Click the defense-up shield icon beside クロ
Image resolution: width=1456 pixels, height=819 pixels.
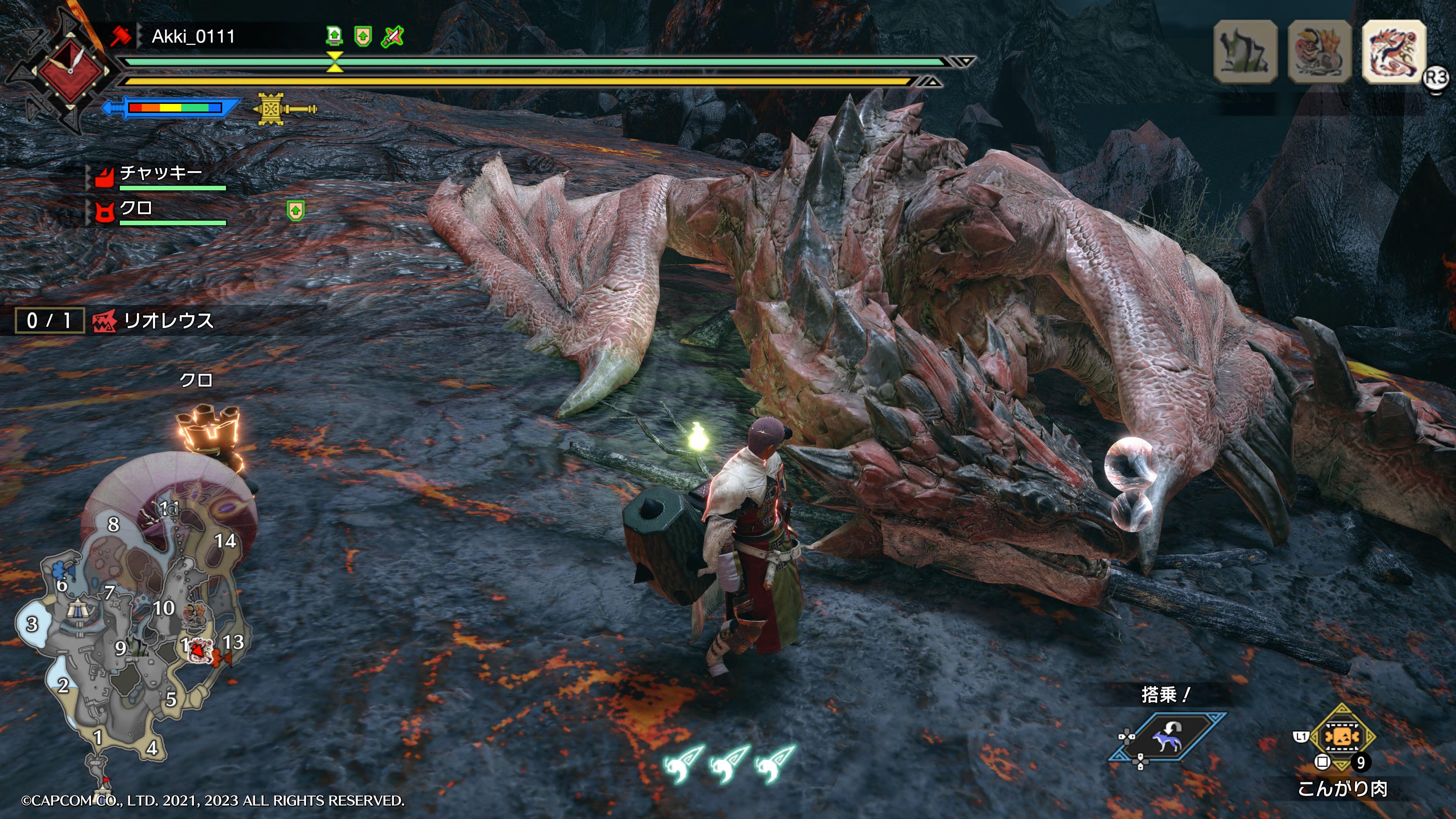(x=296, y=210)
